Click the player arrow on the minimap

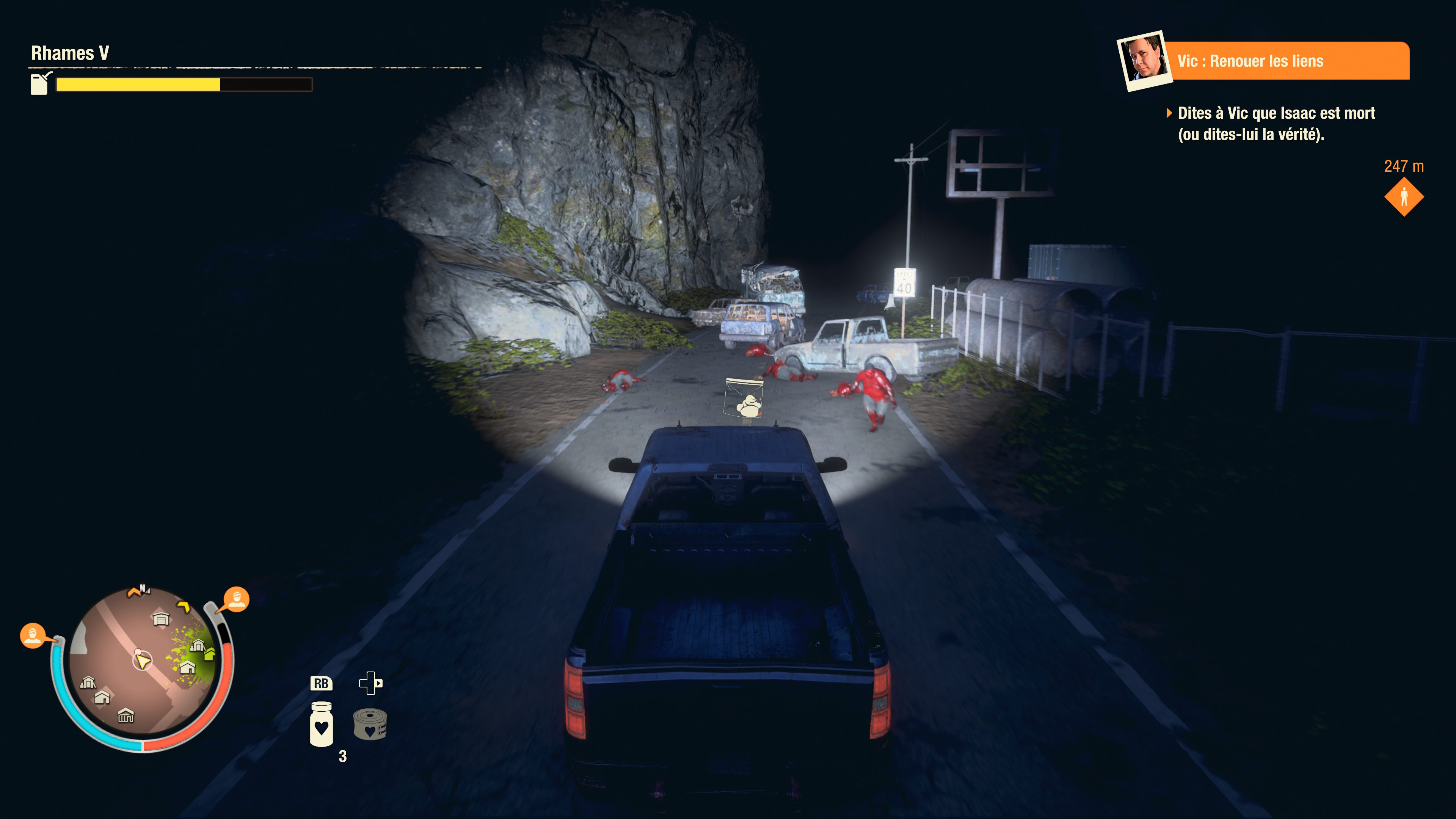coord(143,660)
